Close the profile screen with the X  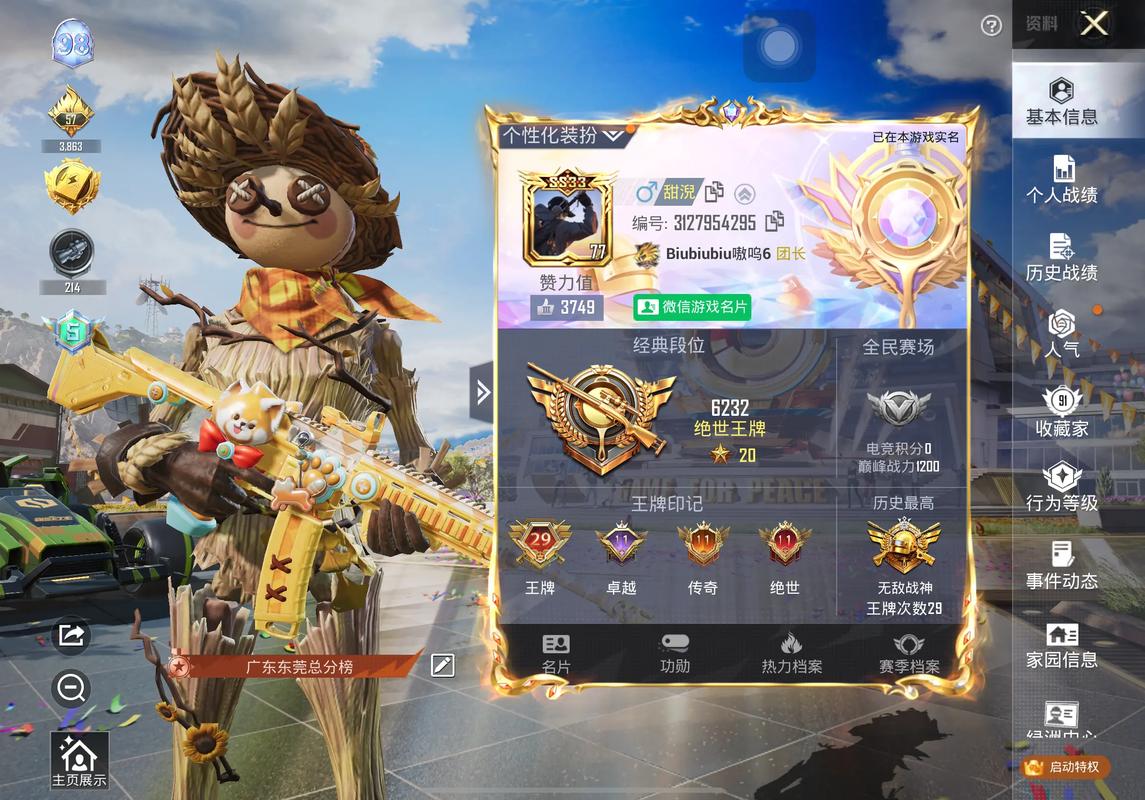tap(1094, 24)
